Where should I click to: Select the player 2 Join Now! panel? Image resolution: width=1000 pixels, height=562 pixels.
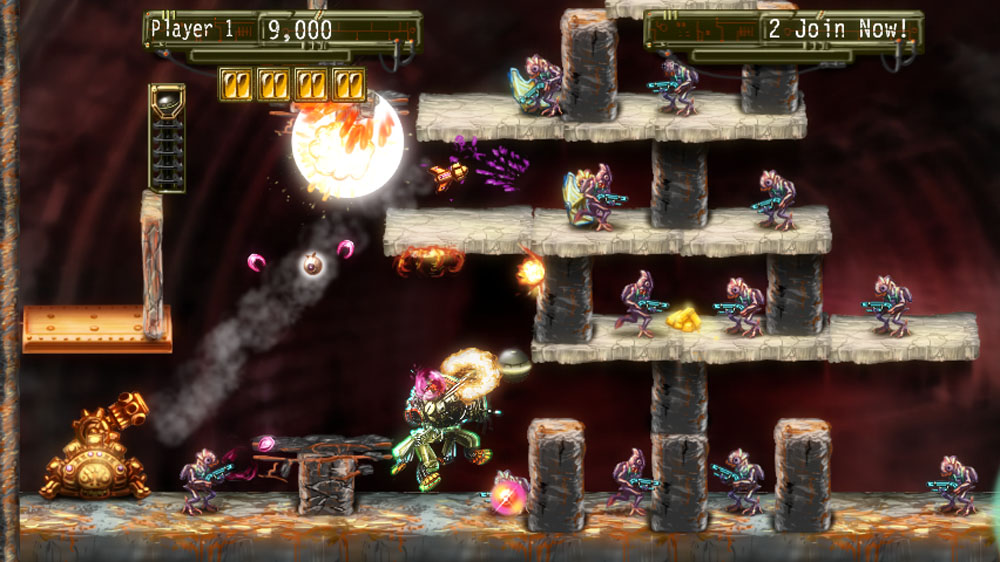pos(783,30)
